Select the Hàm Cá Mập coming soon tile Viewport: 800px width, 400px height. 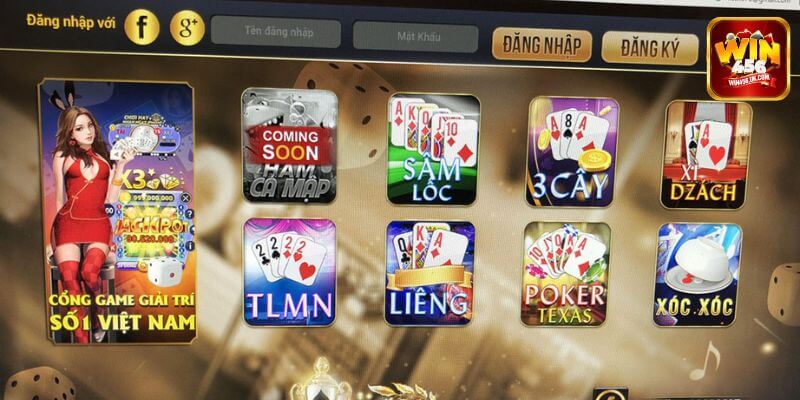tap(289, 148)
